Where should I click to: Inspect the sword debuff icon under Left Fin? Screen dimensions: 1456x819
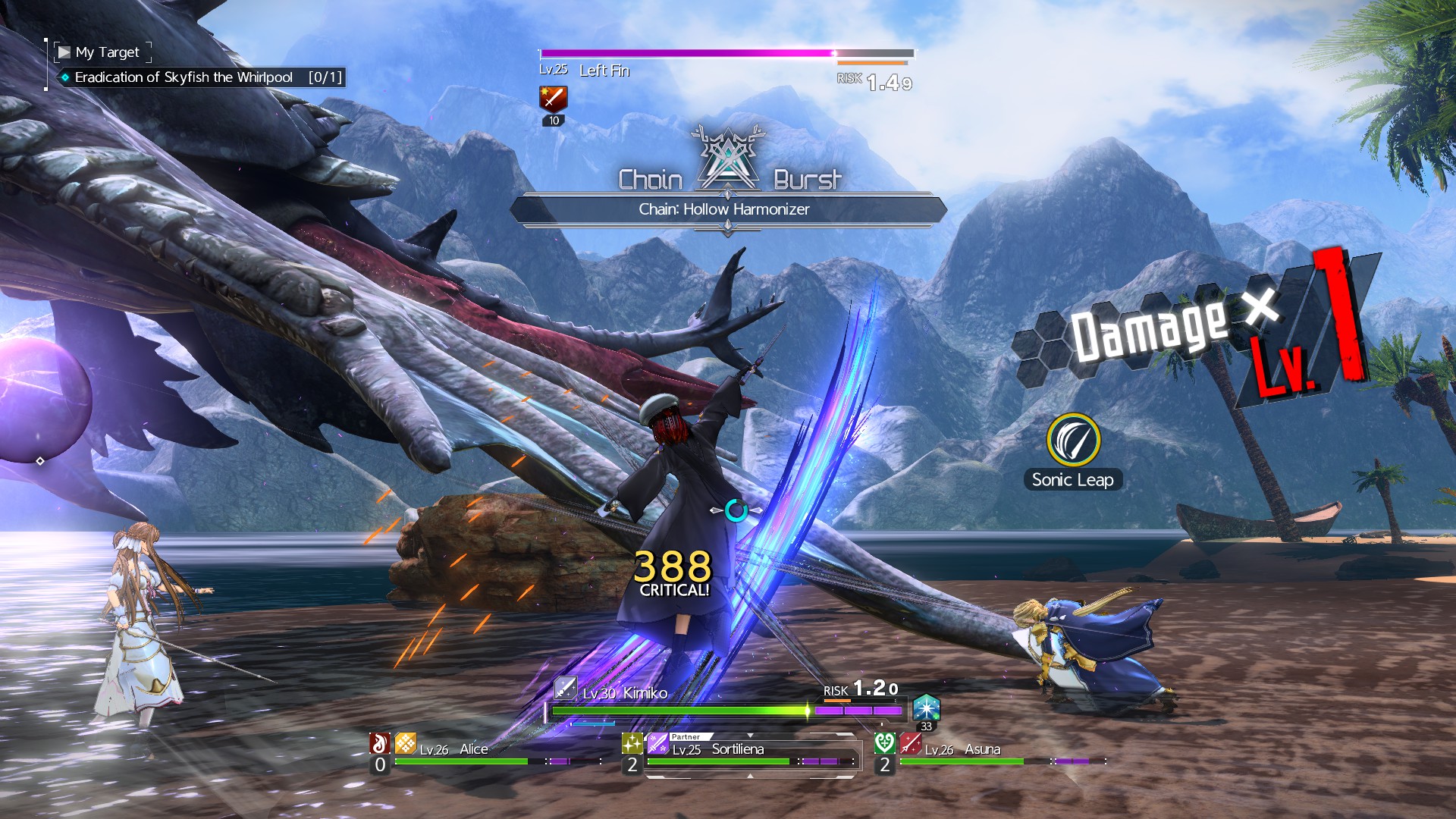click(554, 99)
